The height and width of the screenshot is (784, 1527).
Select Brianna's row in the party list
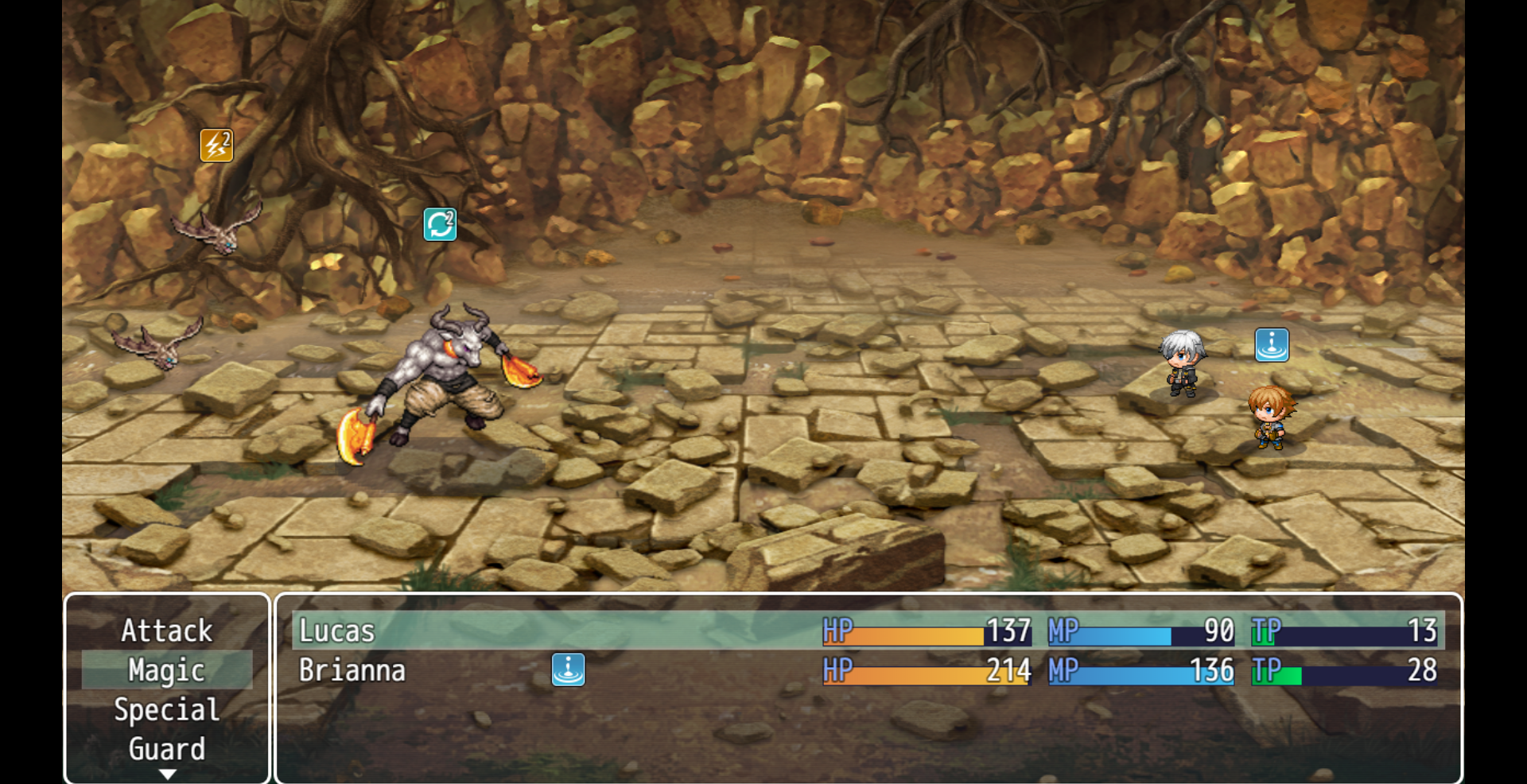352,670
